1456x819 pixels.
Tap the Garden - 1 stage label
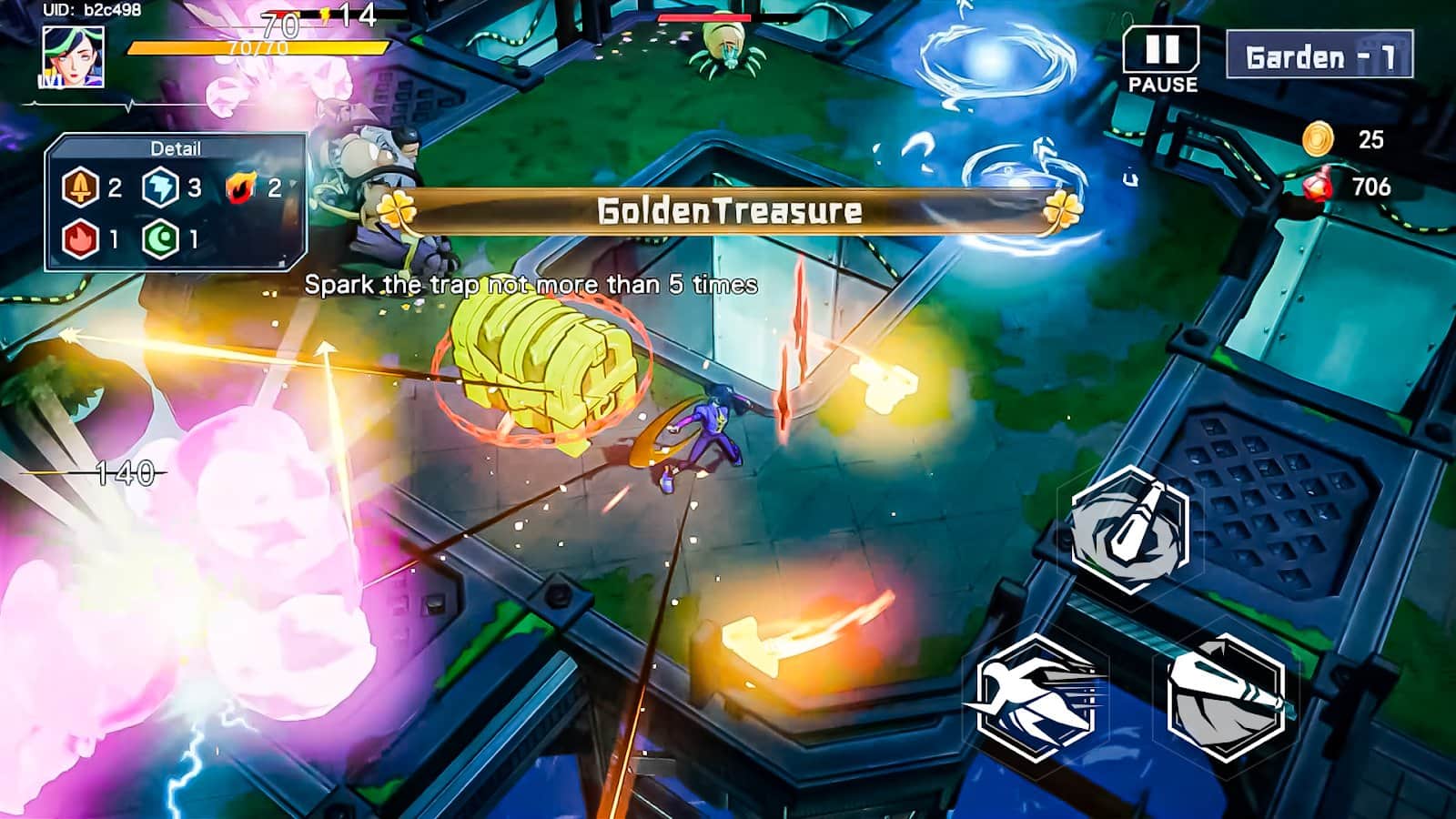click(x=1318, y=55)
